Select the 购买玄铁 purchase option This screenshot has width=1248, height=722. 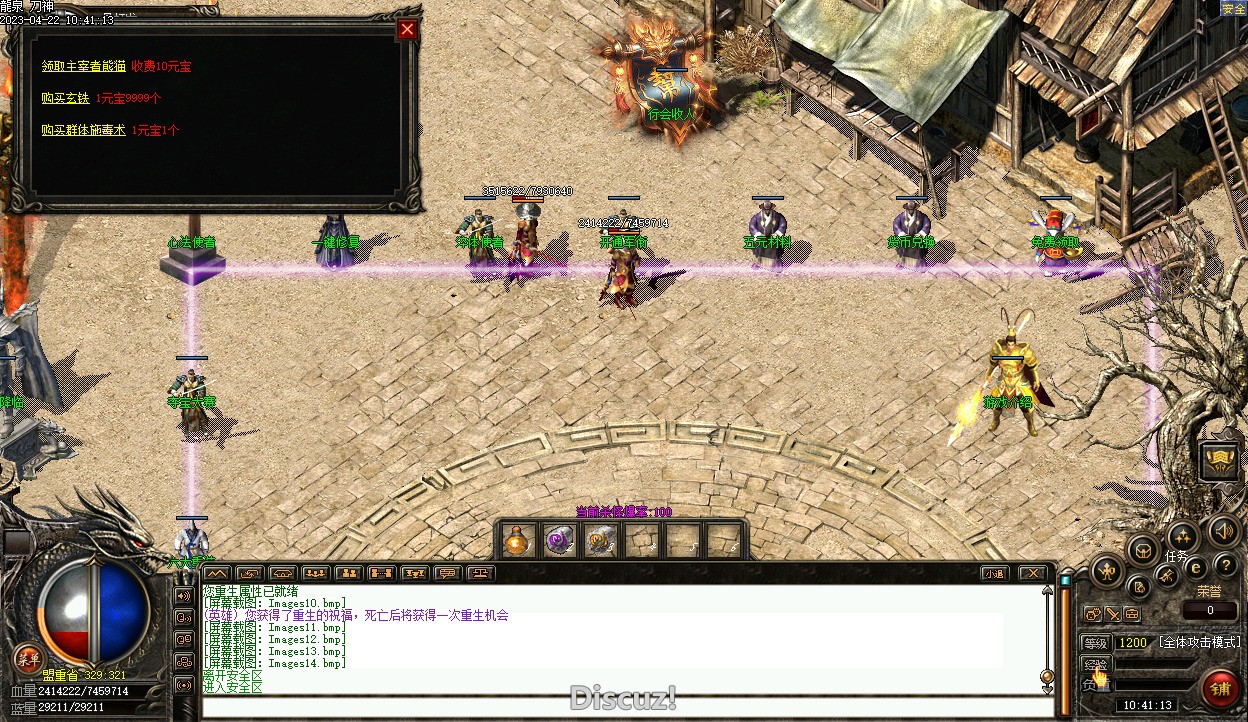tap(66, 98)
